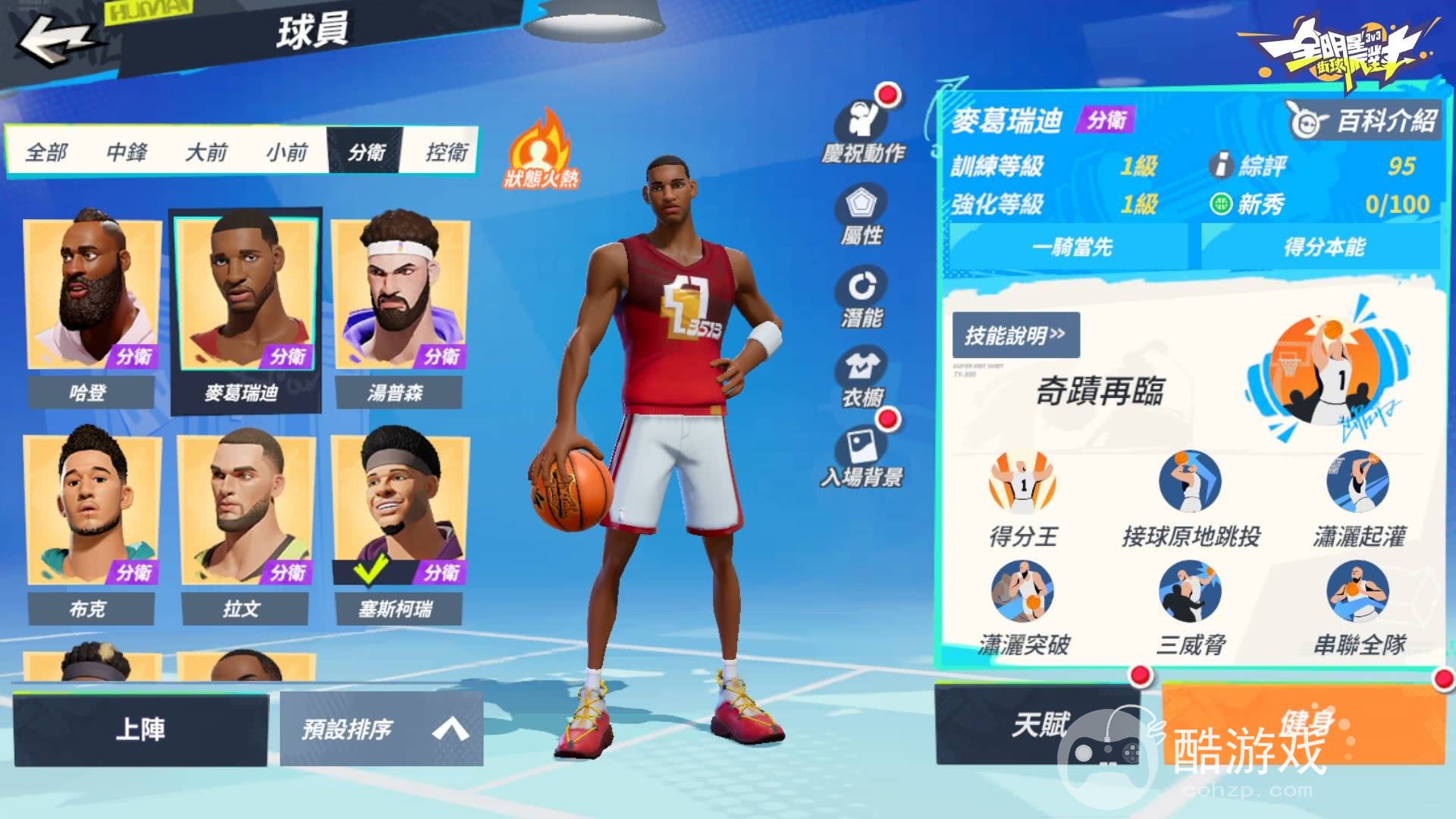Screen dimensions: 1456x819
Task: Open the 預設排序 sort dropdown
Action: (381, 729)
